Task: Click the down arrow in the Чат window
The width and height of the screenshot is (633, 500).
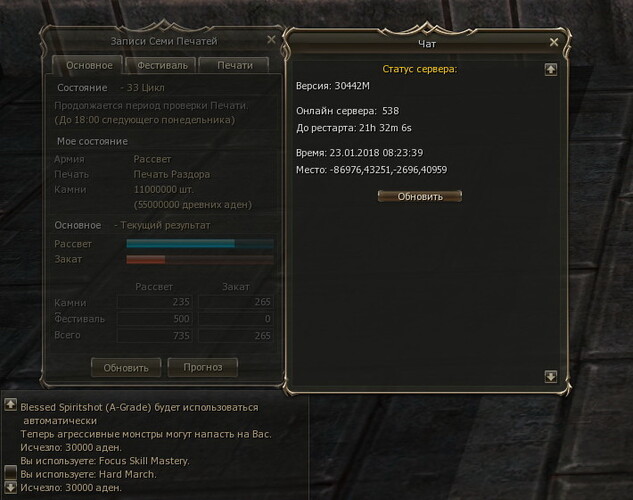Action: pyautogui.click(x=550, y=376)
